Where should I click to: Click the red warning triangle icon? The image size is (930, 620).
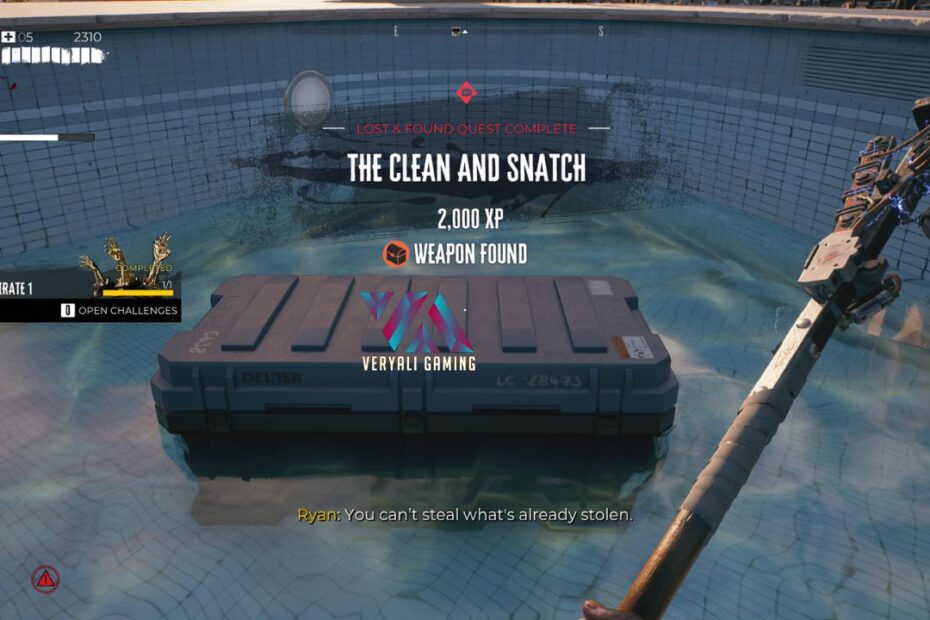[x=45, y=578]
